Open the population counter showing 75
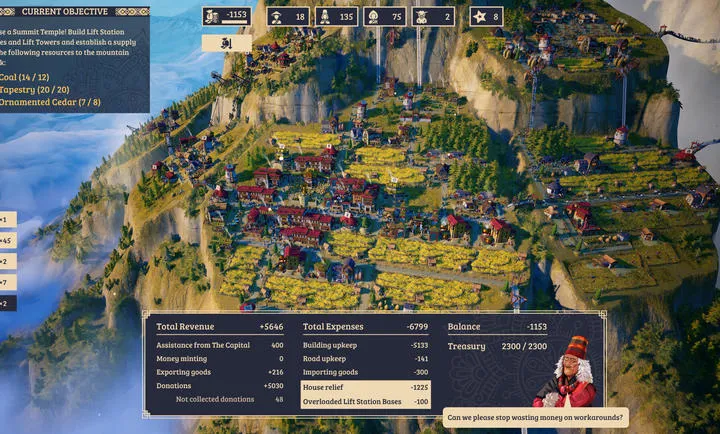 coord(385,16)
